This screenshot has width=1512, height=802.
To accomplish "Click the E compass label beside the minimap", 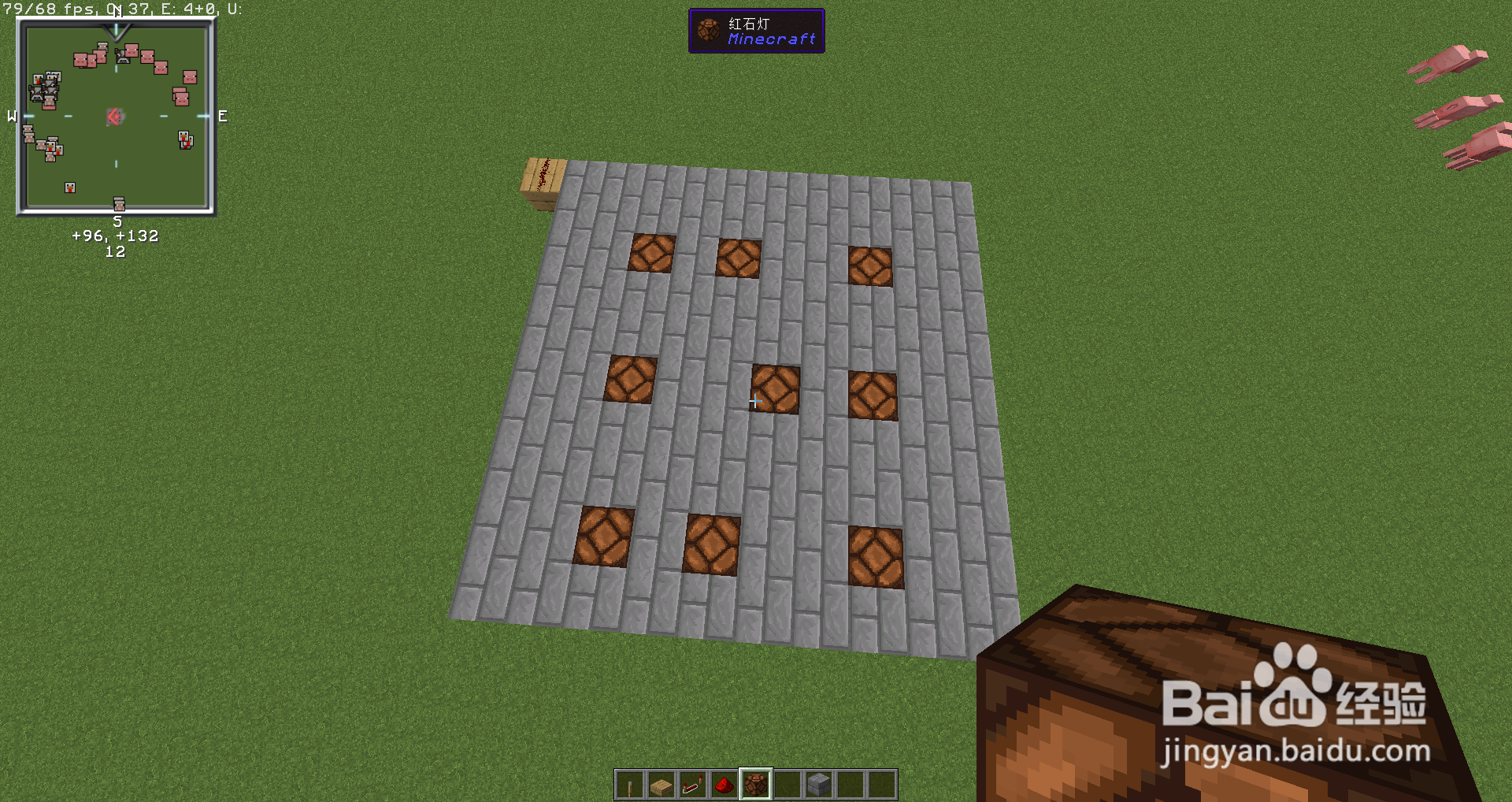I will coord(221,117).
